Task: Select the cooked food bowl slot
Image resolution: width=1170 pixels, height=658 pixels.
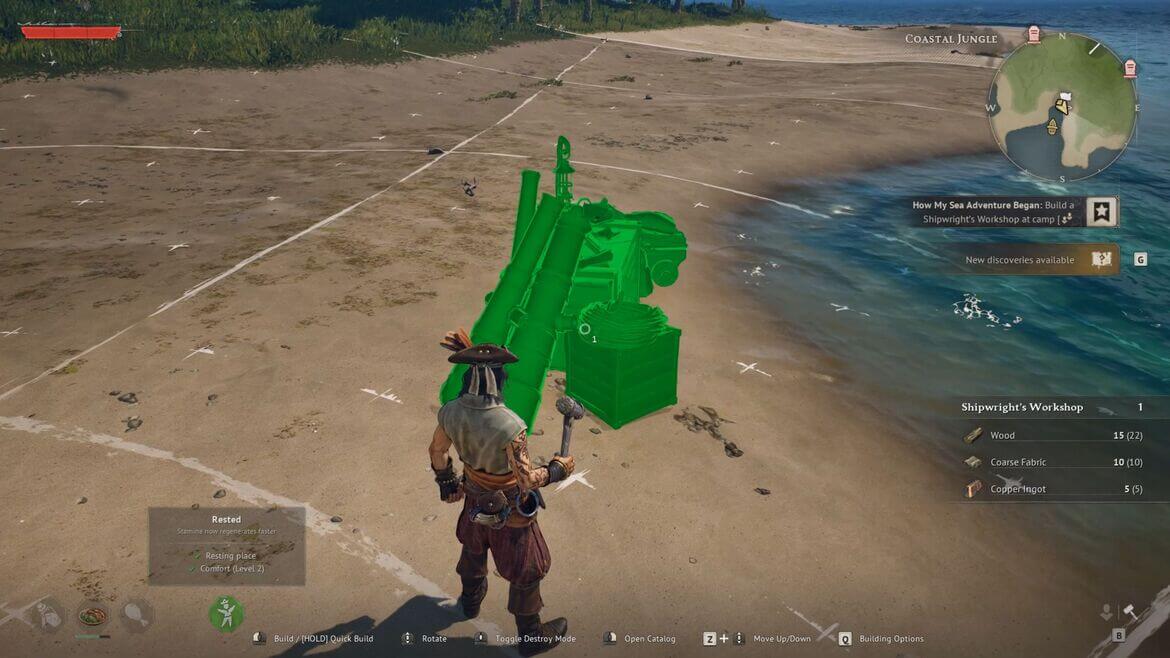Action: click(x=92, y=614)
